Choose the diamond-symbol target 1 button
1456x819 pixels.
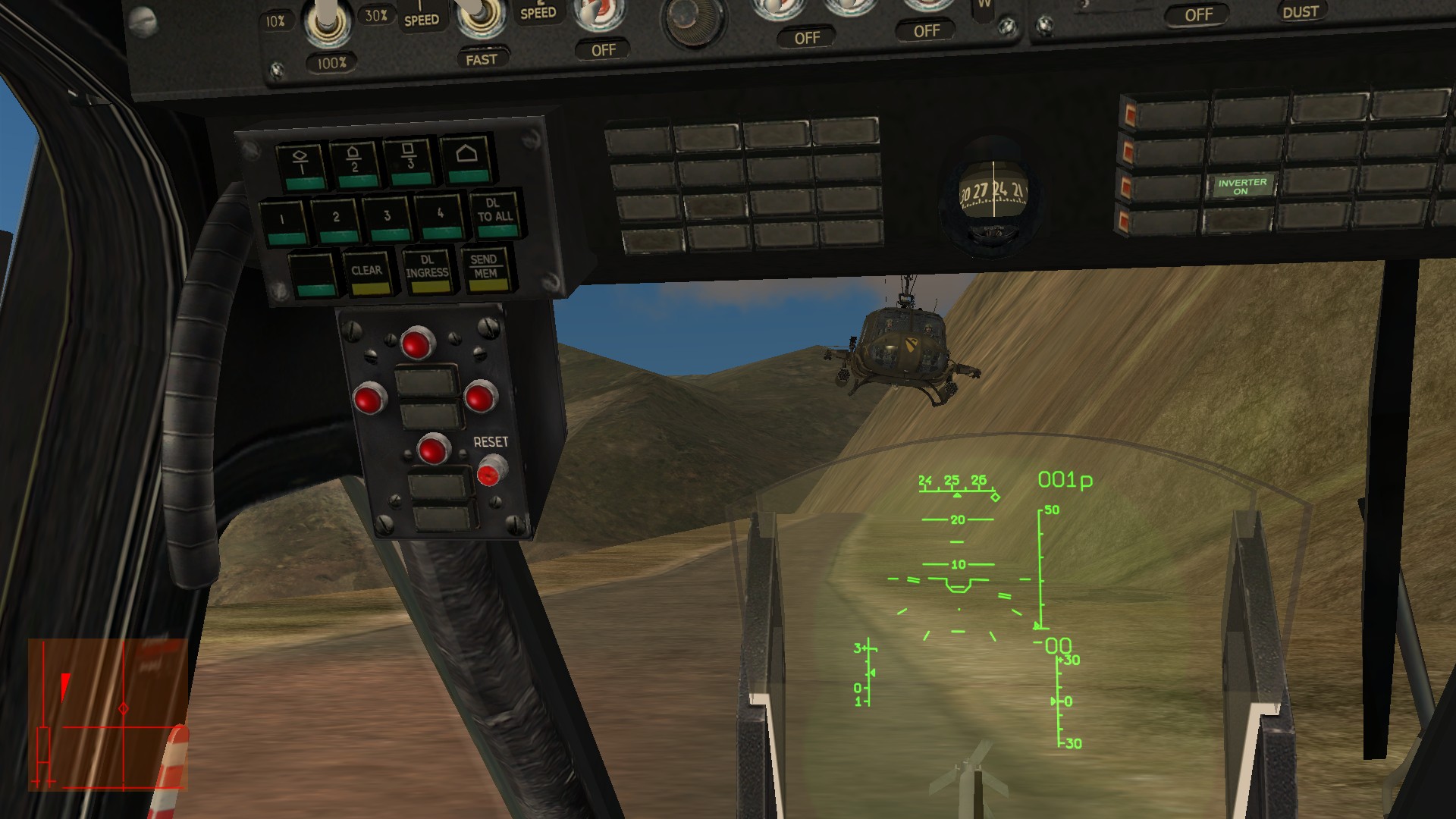tap(301, 167)
